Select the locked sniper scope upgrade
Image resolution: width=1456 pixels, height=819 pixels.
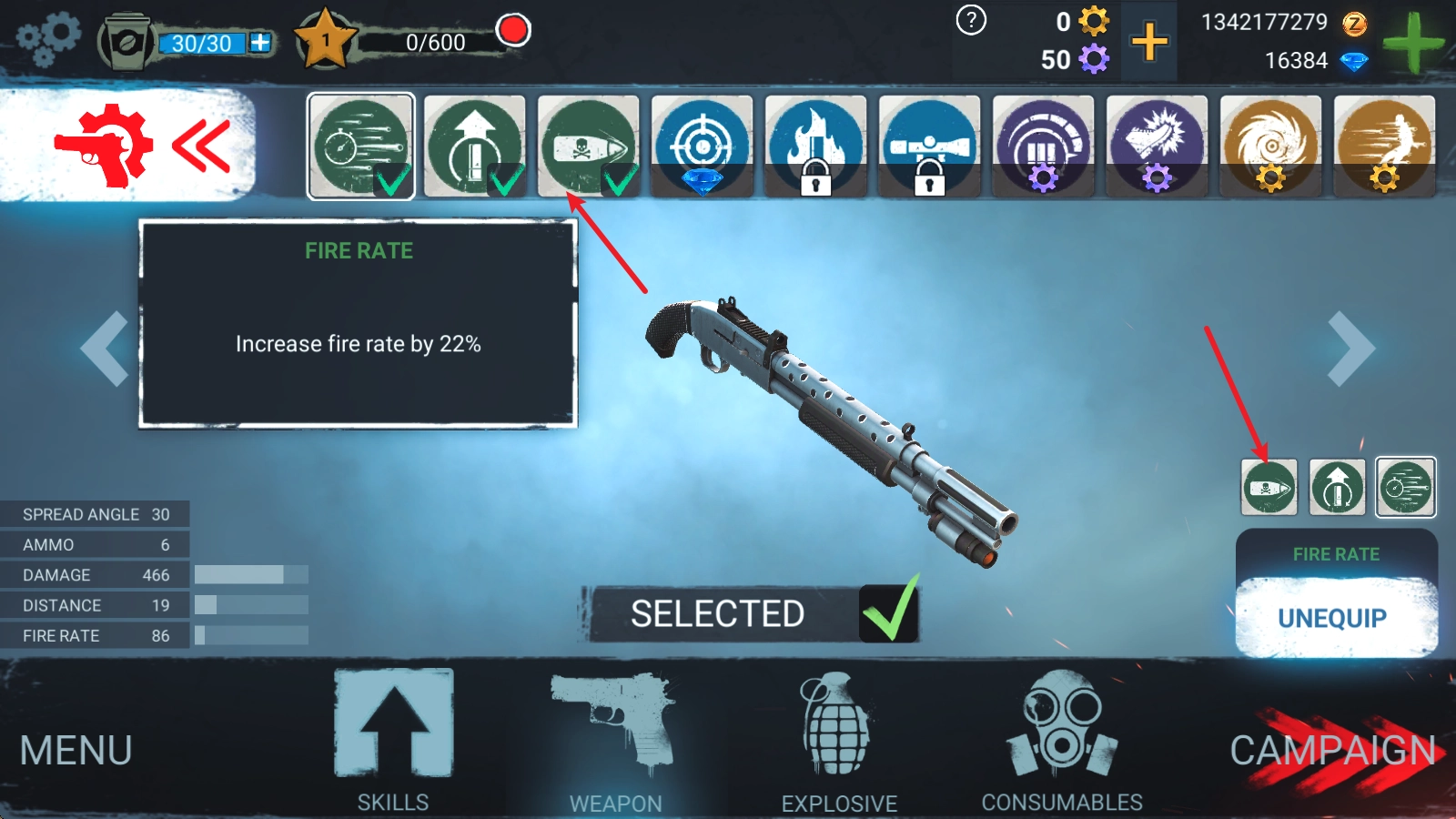[929, 146]
